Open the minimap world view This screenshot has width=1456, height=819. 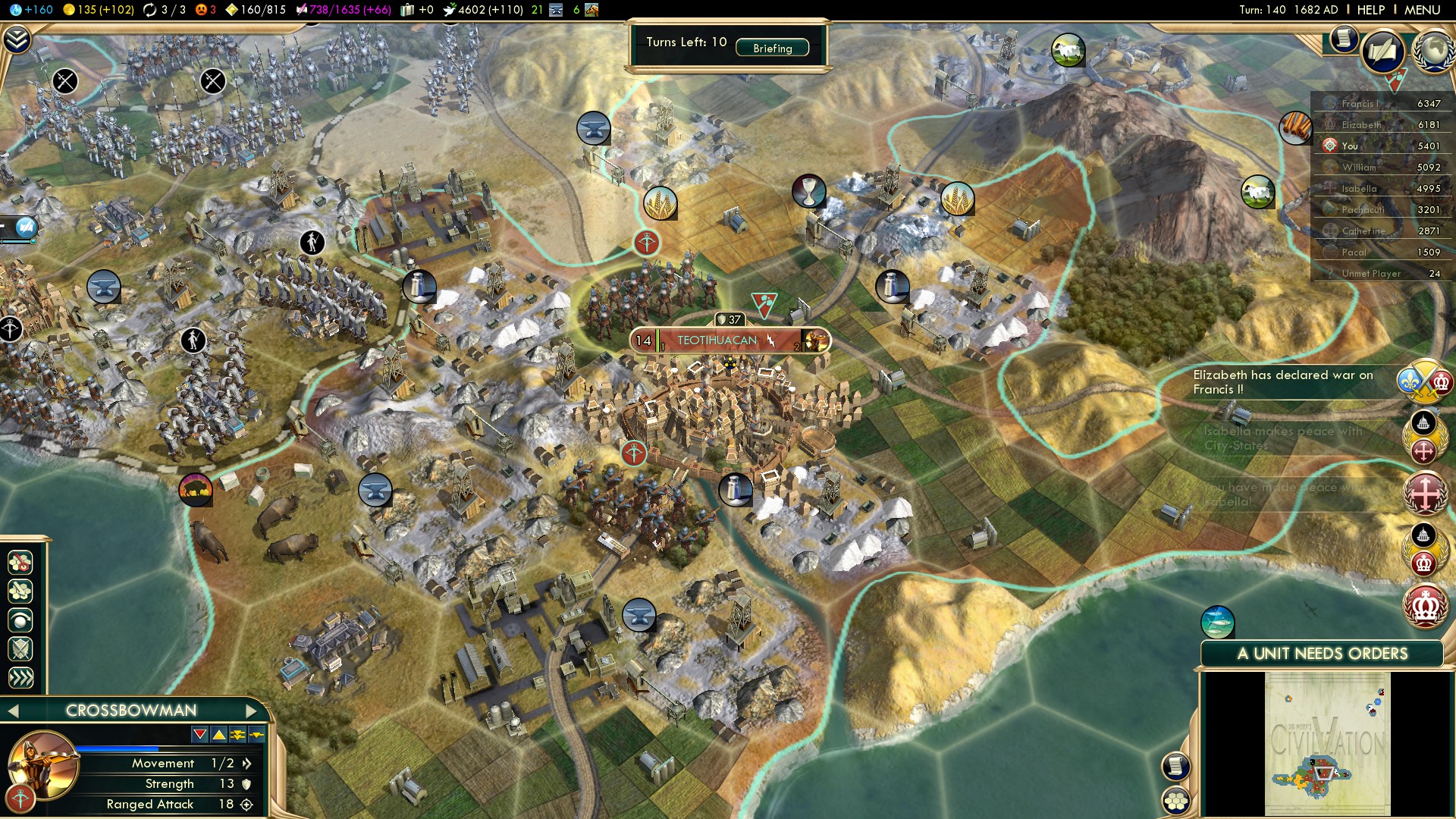click(x=1327, y=745)
